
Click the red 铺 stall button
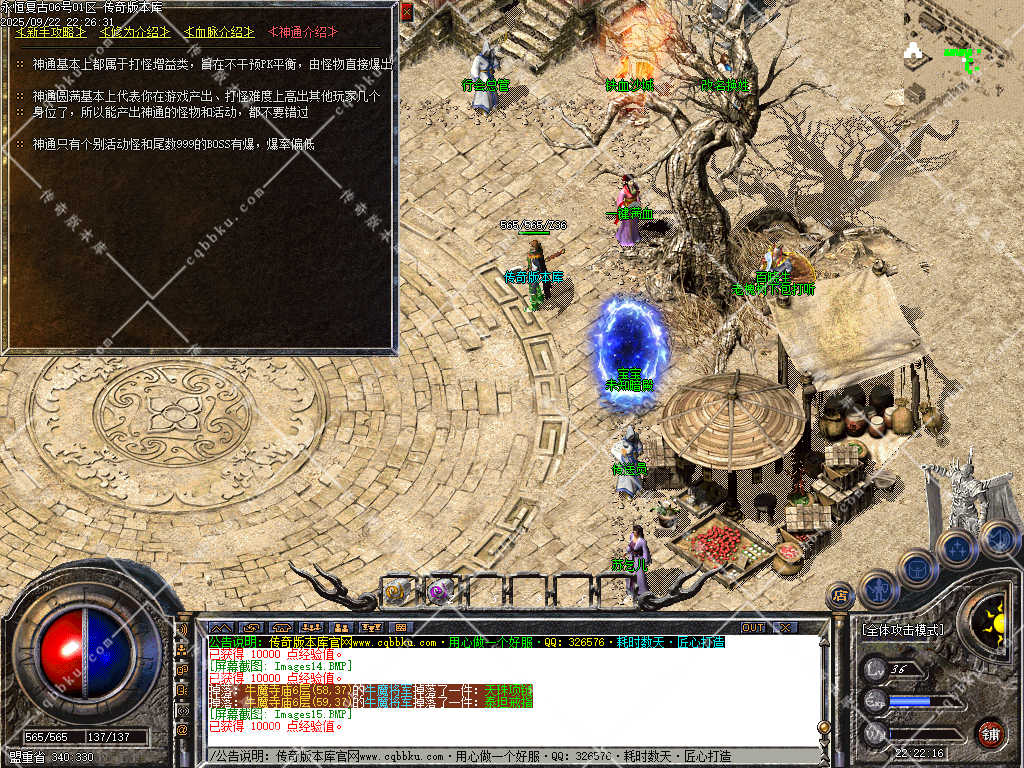[x=990, y=733]
